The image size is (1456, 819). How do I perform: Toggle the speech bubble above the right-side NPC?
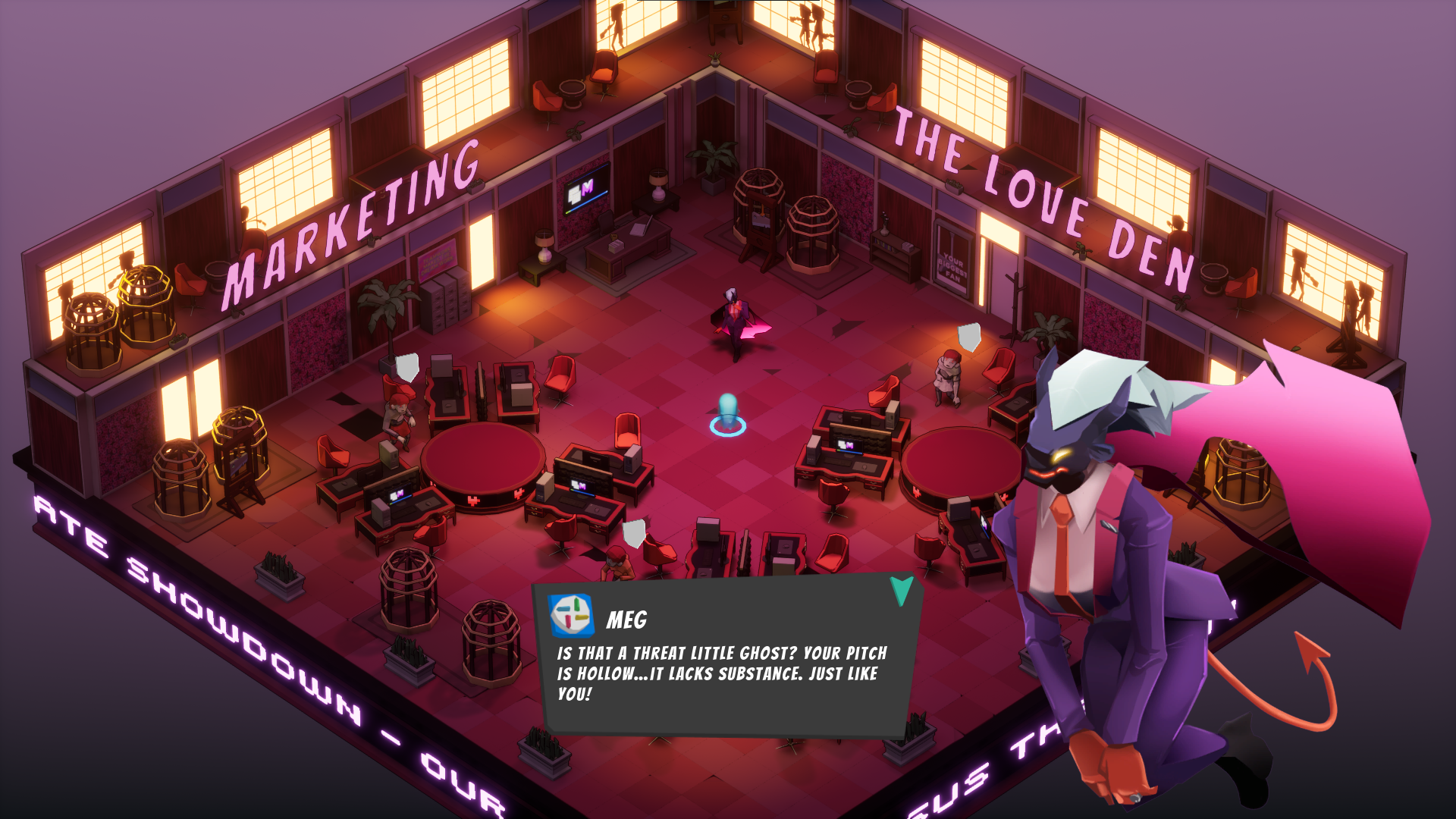coord(968,335)
